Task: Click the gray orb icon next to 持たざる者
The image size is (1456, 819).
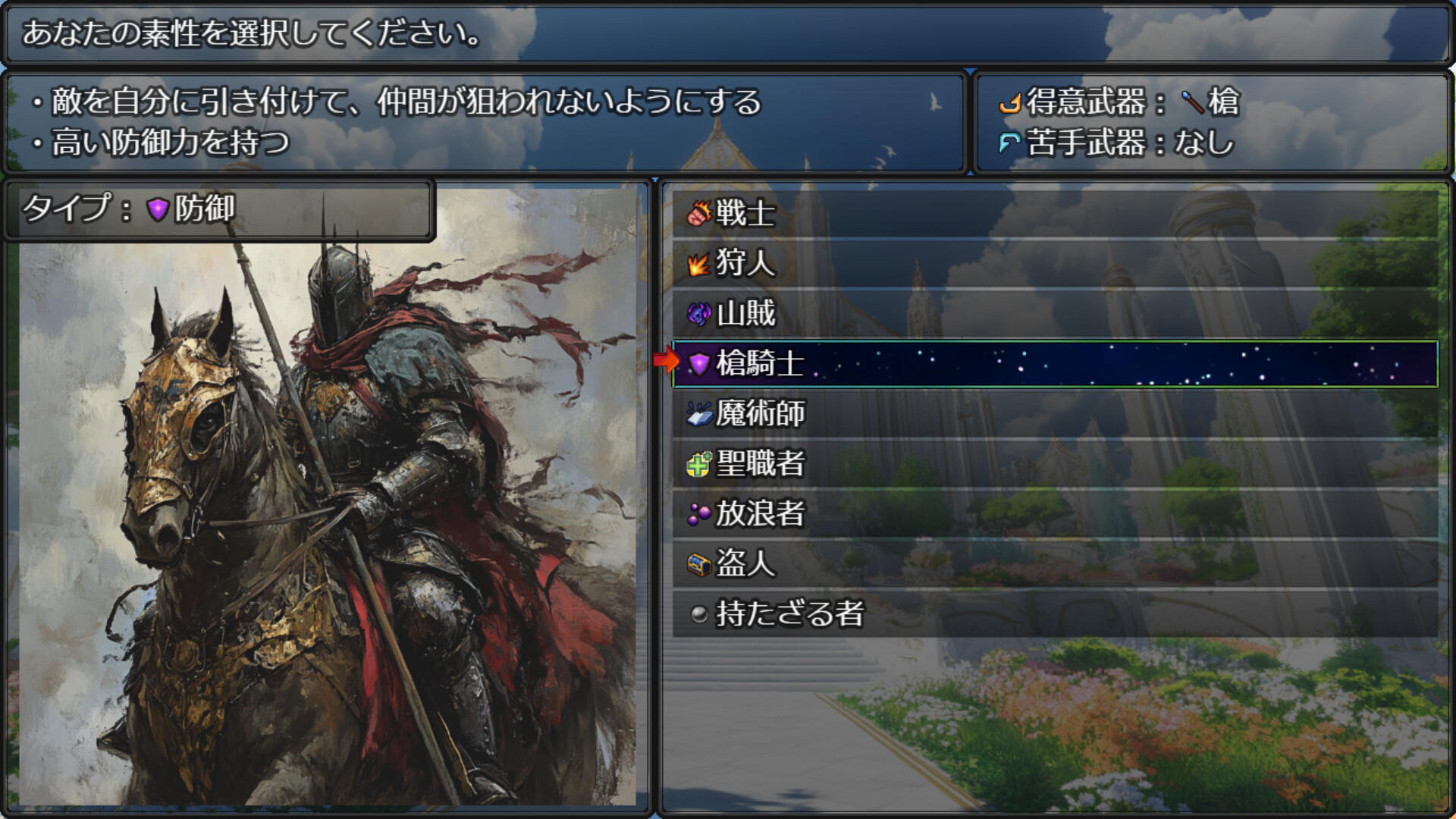Action: pyautogui.click(x=698, y=613)
